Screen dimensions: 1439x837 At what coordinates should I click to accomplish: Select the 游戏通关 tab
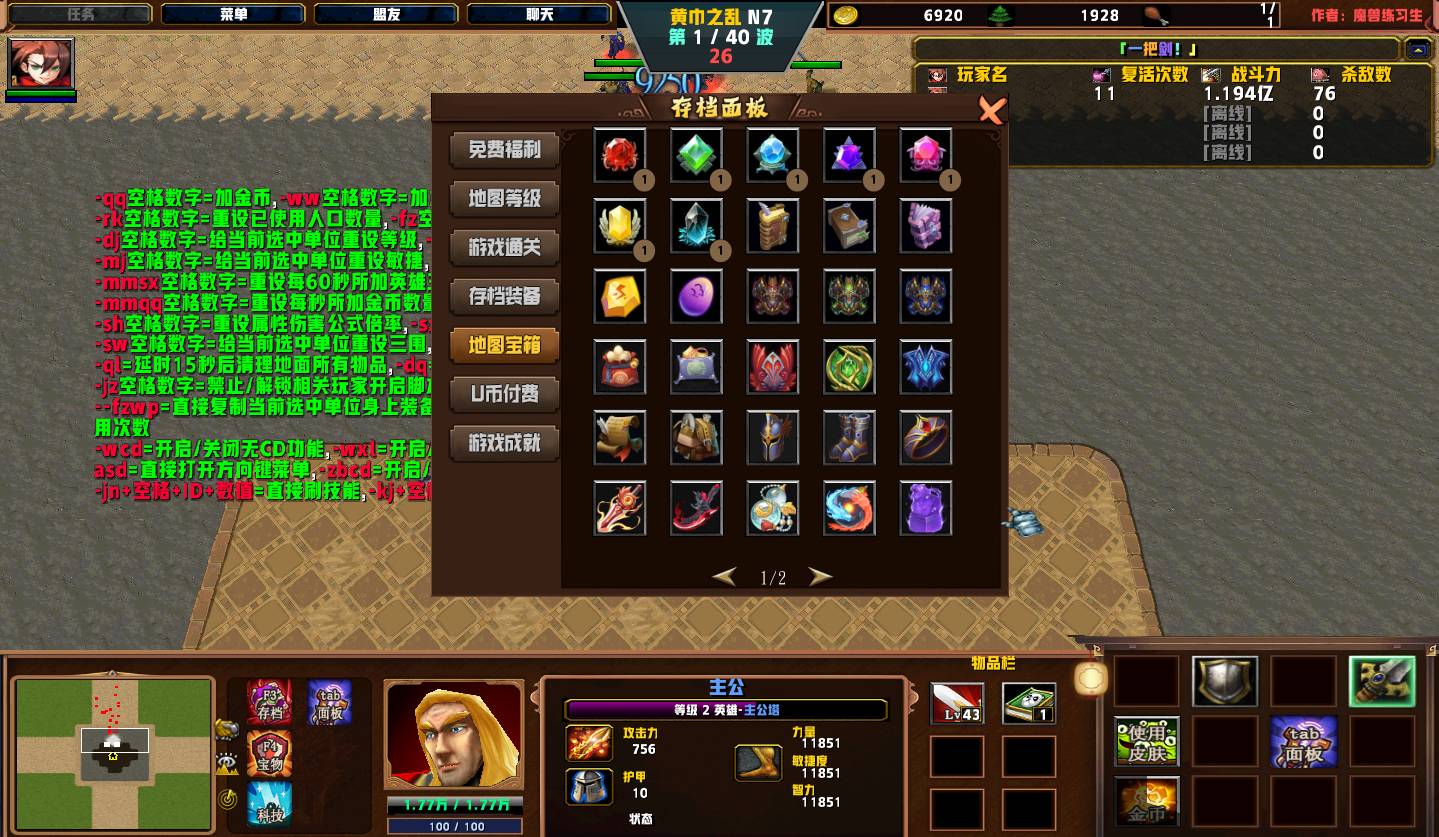pyautogui.click(x=504, y=247)
